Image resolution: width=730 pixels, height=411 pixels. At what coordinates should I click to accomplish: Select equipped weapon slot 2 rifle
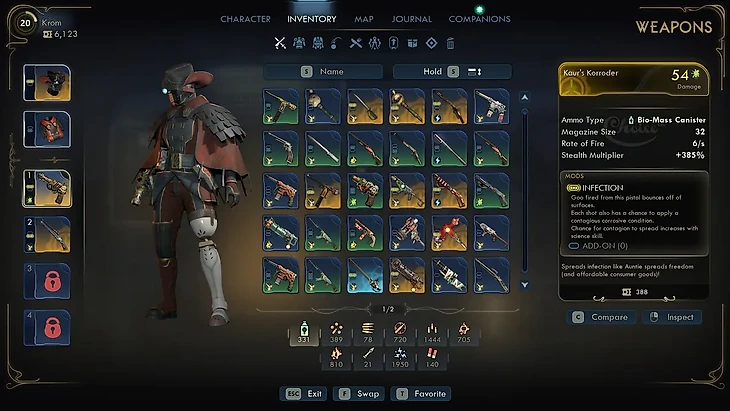(47, 234)
